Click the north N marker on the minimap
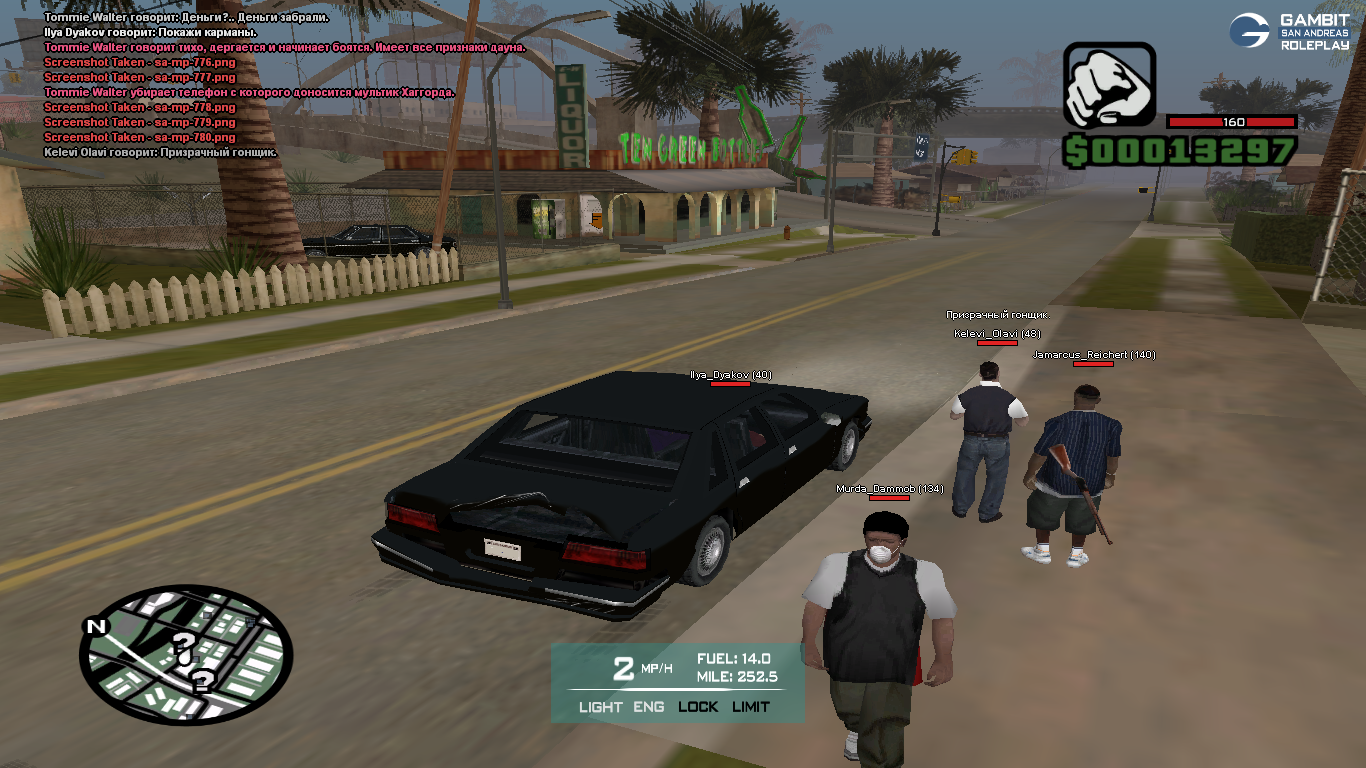Image resolution: width=1366 pixels, height=768 pixels. [x=96, y=628]
